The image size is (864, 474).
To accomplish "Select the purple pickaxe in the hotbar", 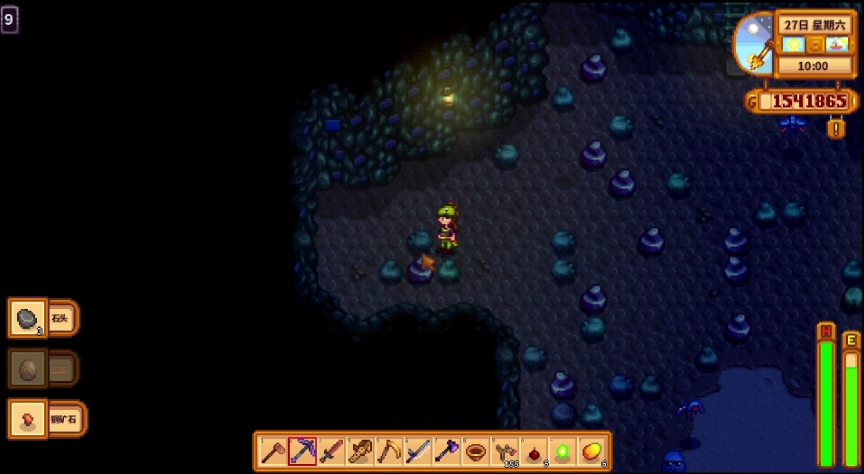I will [302, 452].
